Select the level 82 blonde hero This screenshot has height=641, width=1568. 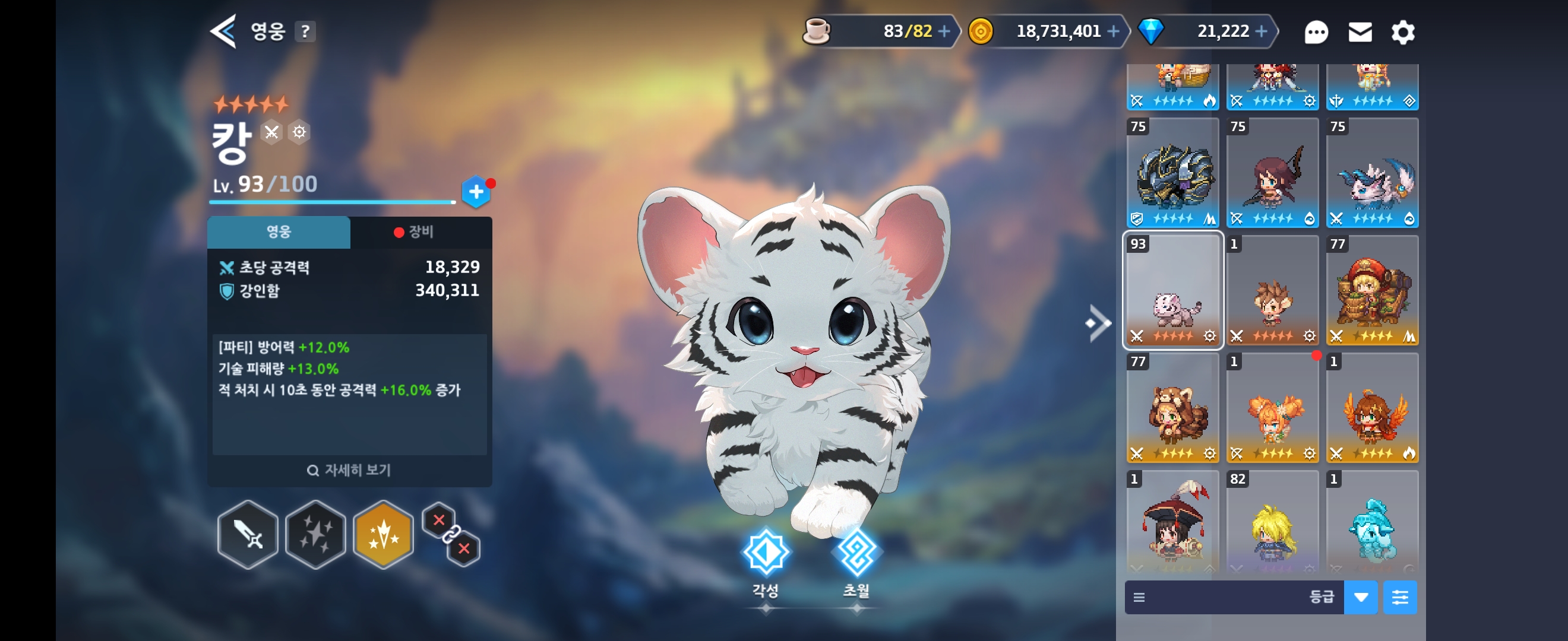click(1272, 523)
